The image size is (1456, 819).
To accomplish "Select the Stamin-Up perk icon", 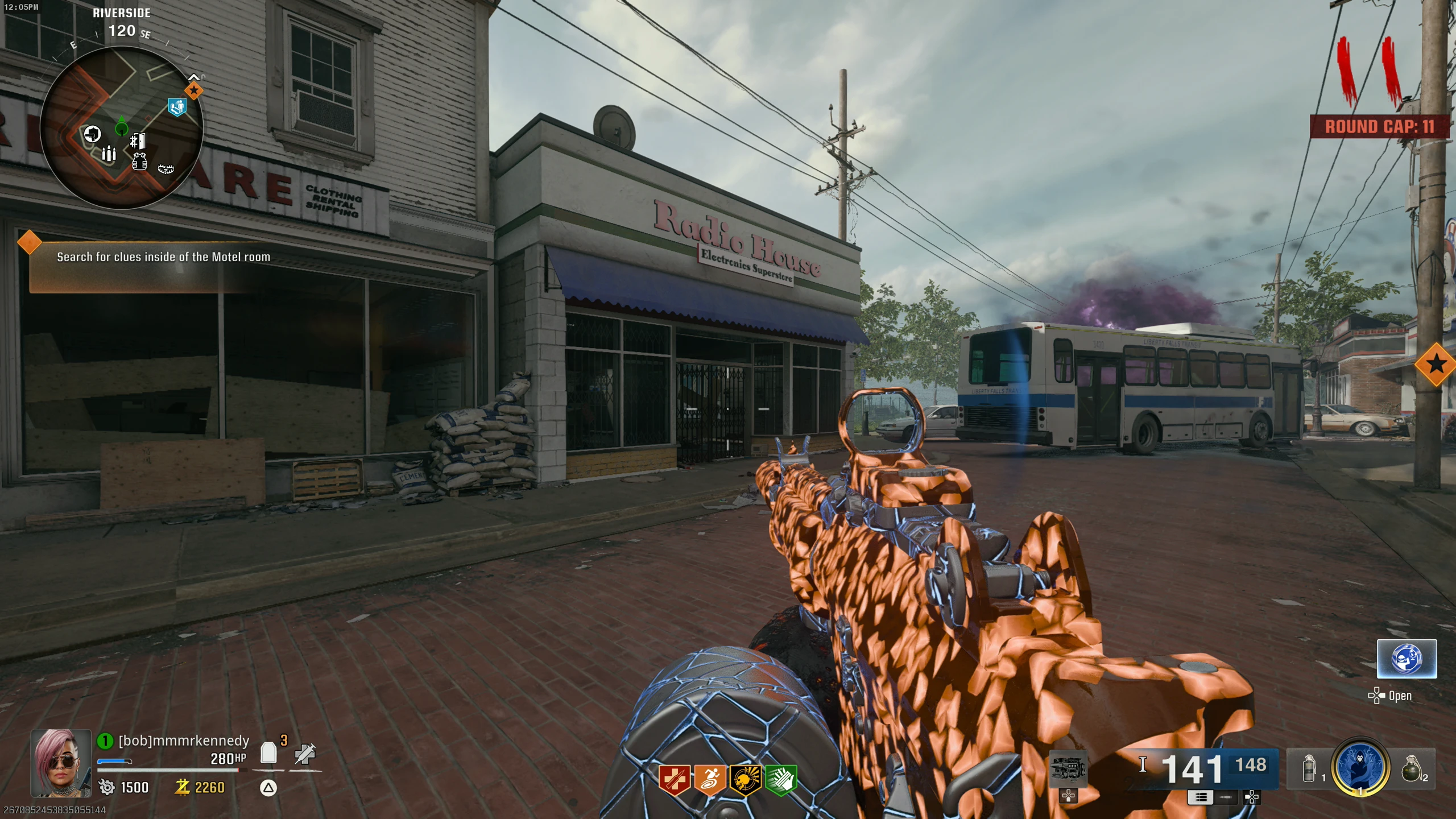I will [x=709, y=780].
